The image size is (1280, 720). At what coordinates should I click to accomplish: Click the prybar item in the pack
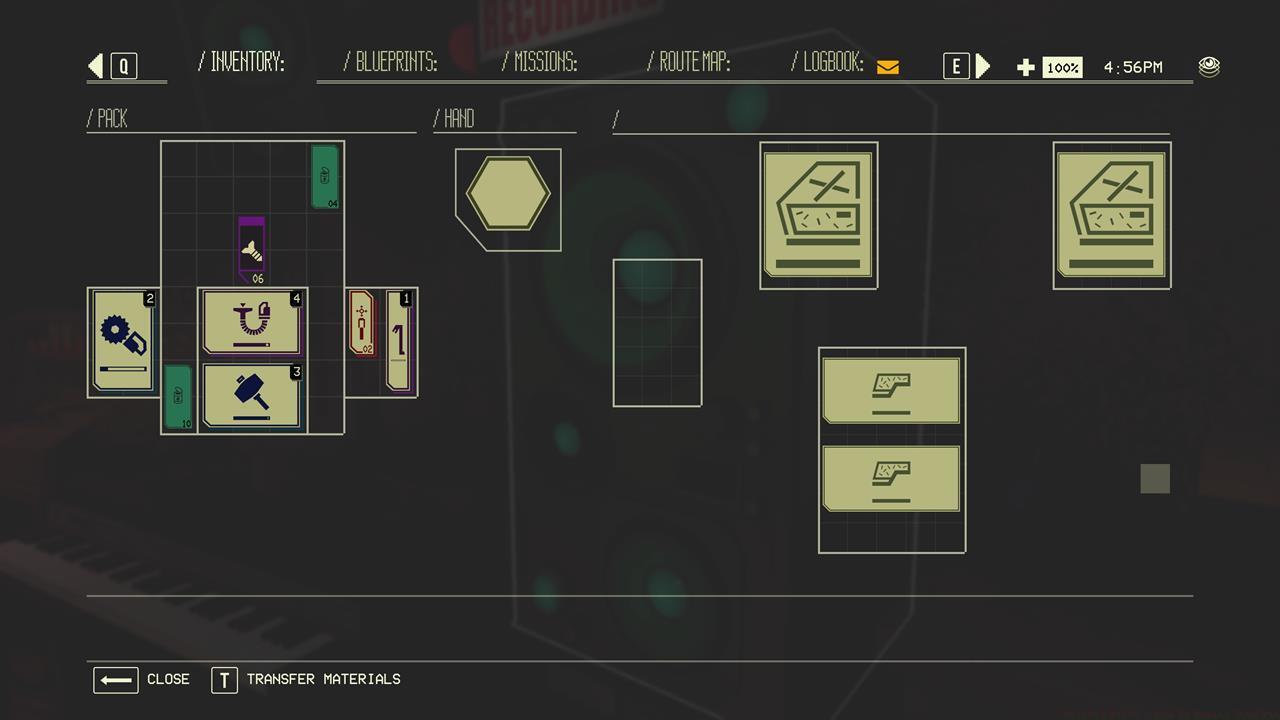click(x=399, y=340)
